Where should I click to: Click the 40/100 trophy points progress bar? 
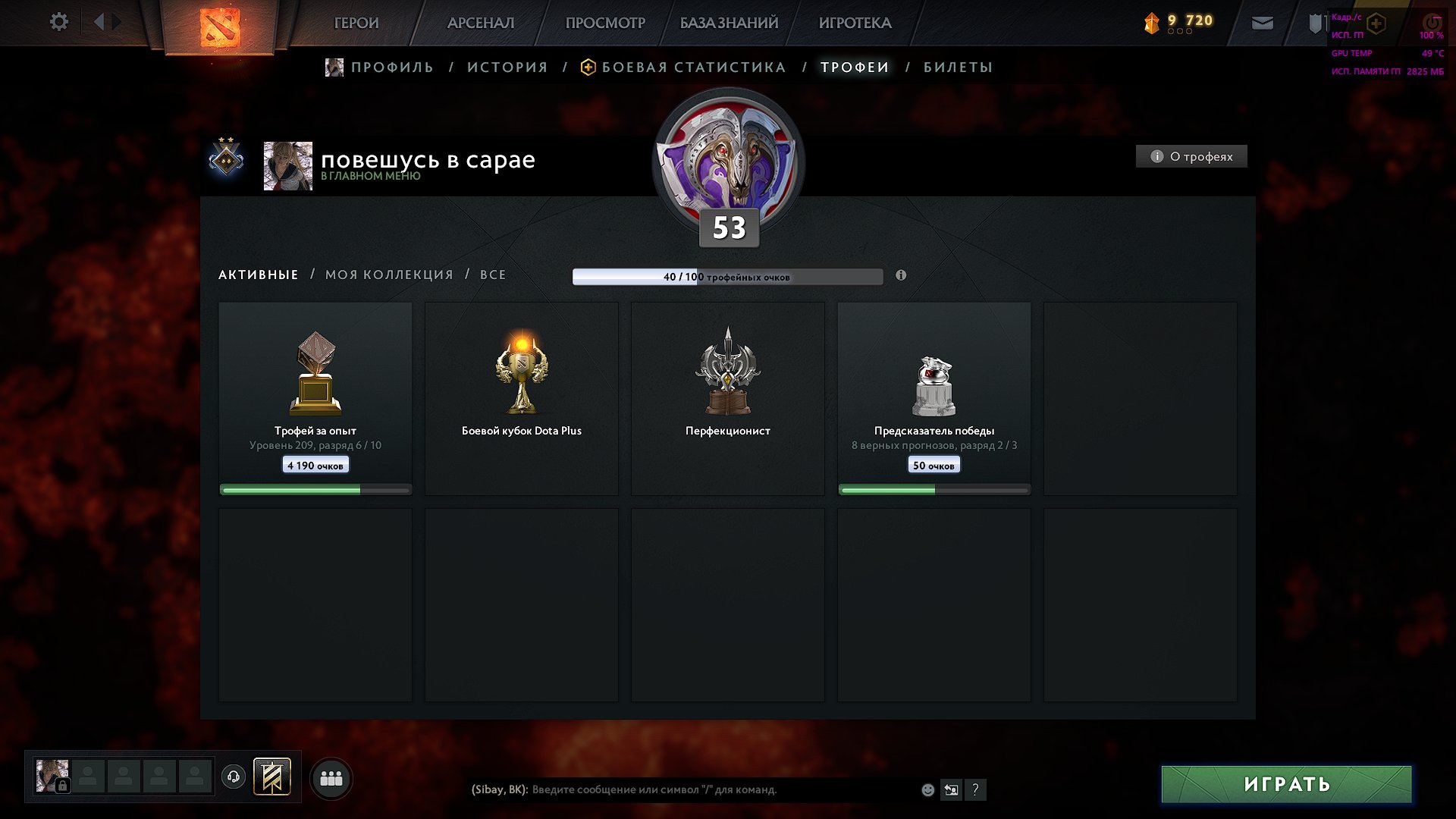(728, 277)
